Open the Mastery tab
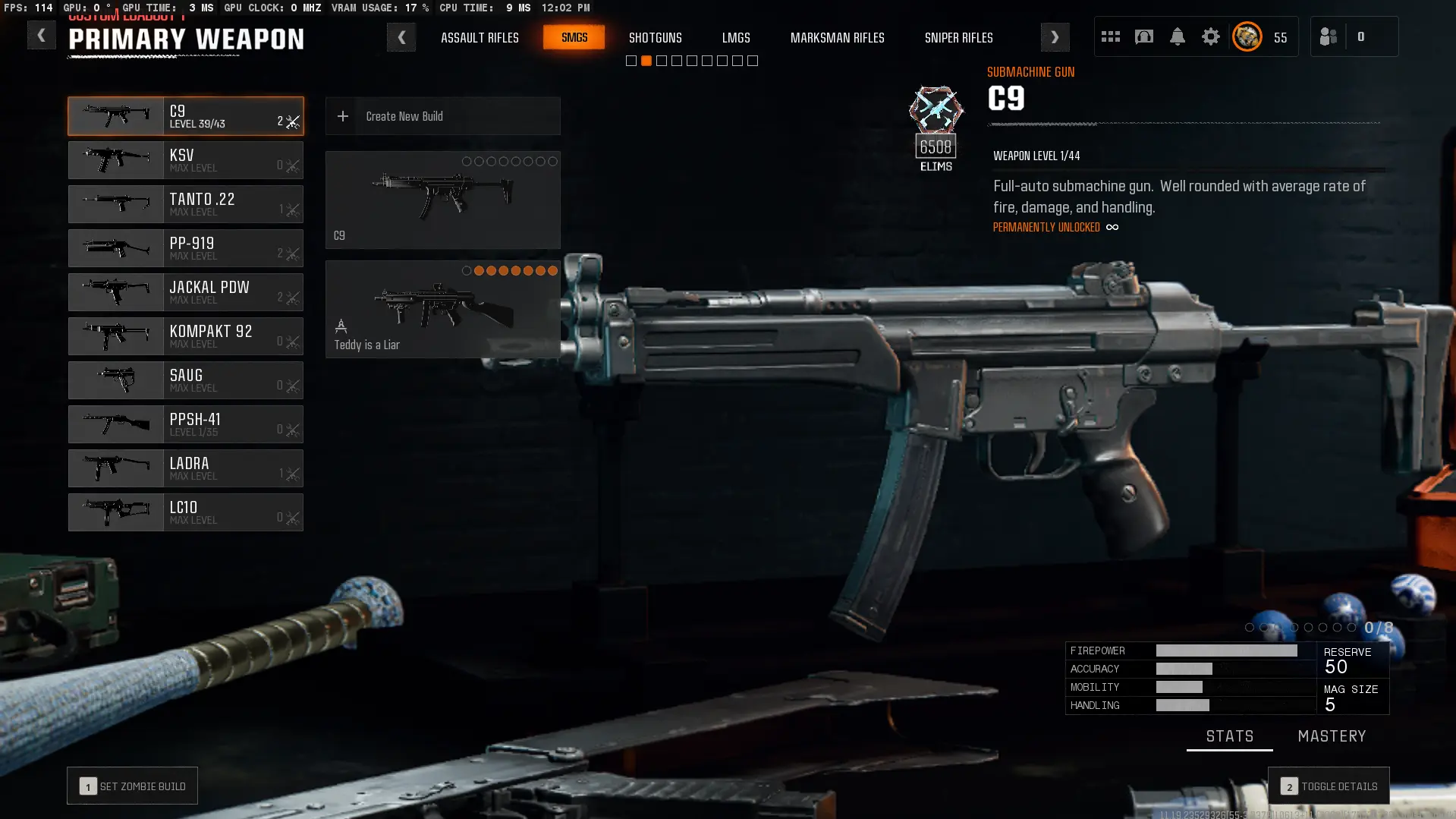Viewport: 1456px width, 819px height. pyautogui.click(x=1332, y=736)
